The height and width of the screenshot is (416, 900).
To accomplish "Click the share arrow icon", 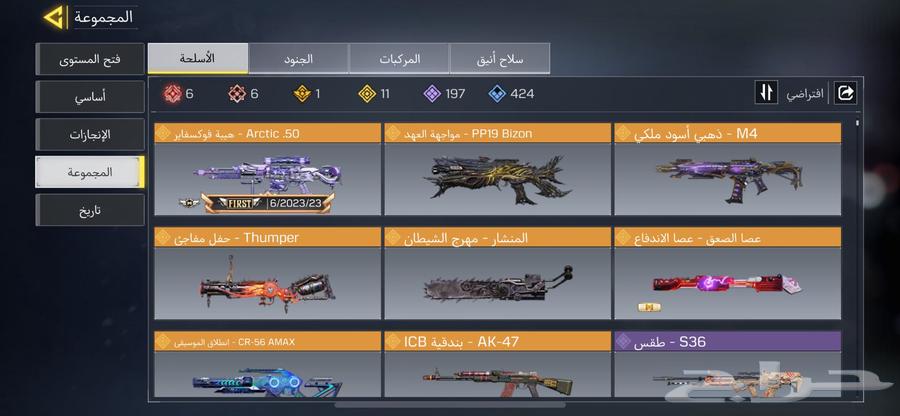I will coord(845,93).
